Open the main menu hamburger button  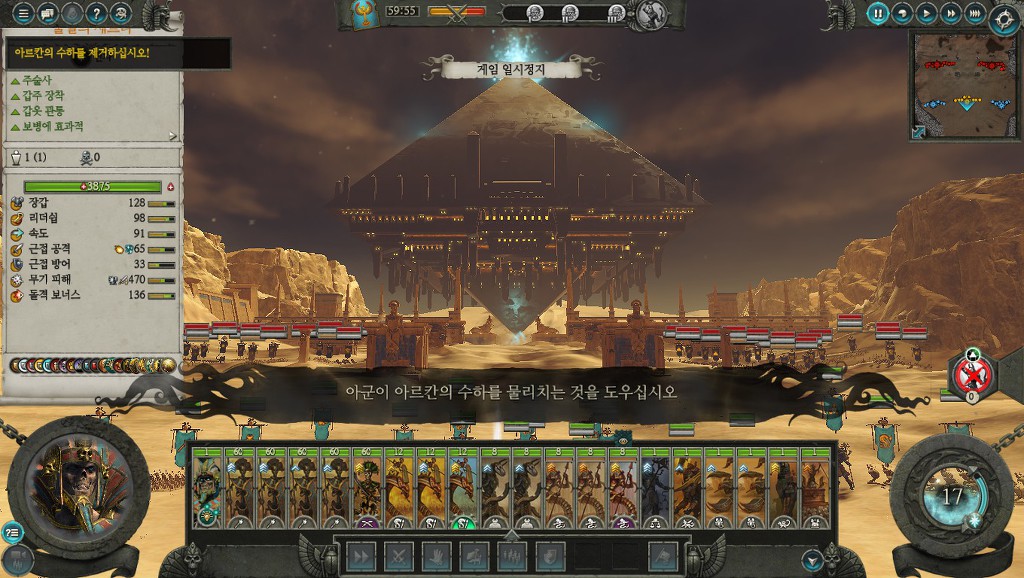(24, 14)
